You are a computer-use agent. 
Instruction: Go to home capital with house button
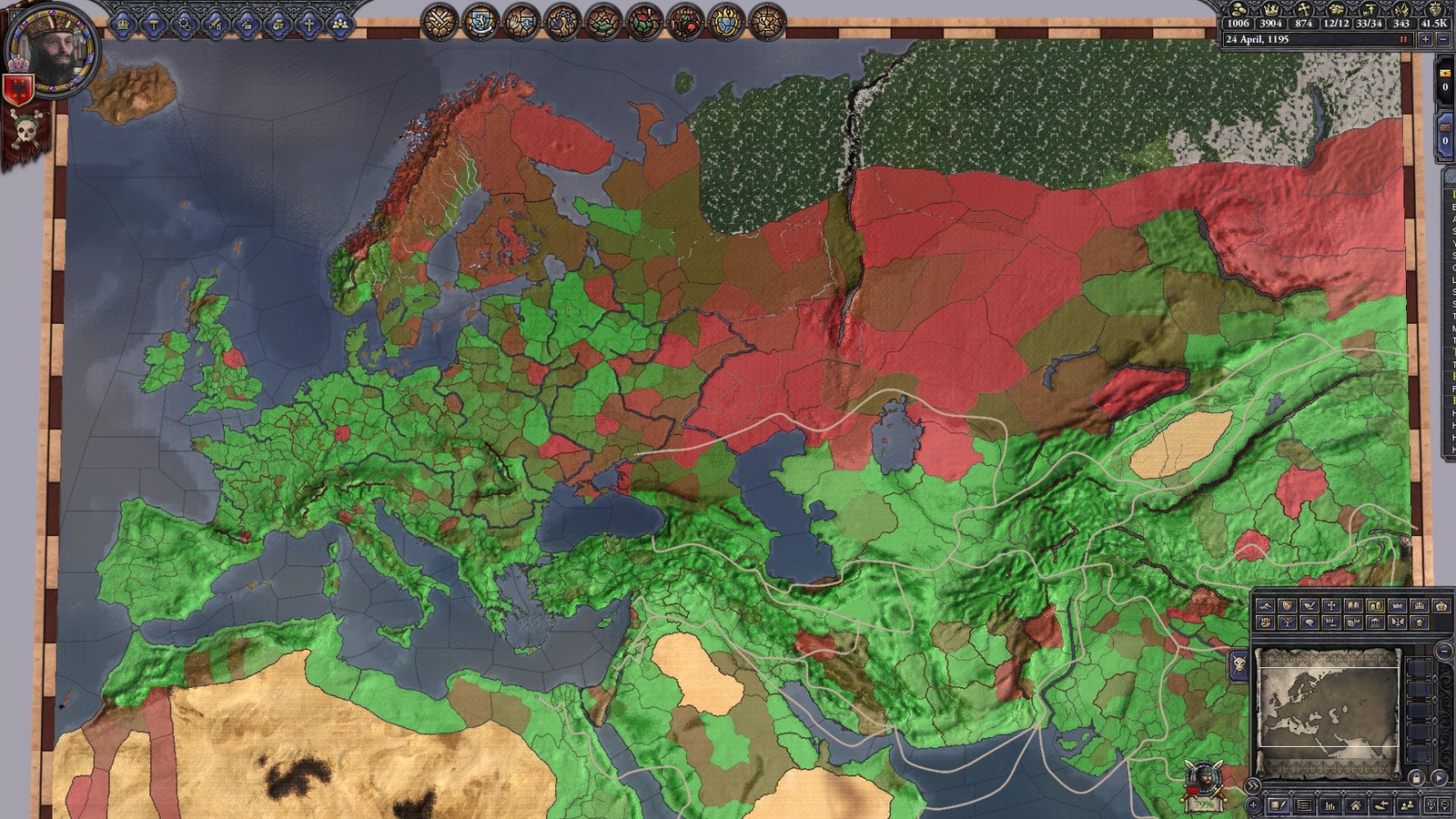[x=1356, y=805]
